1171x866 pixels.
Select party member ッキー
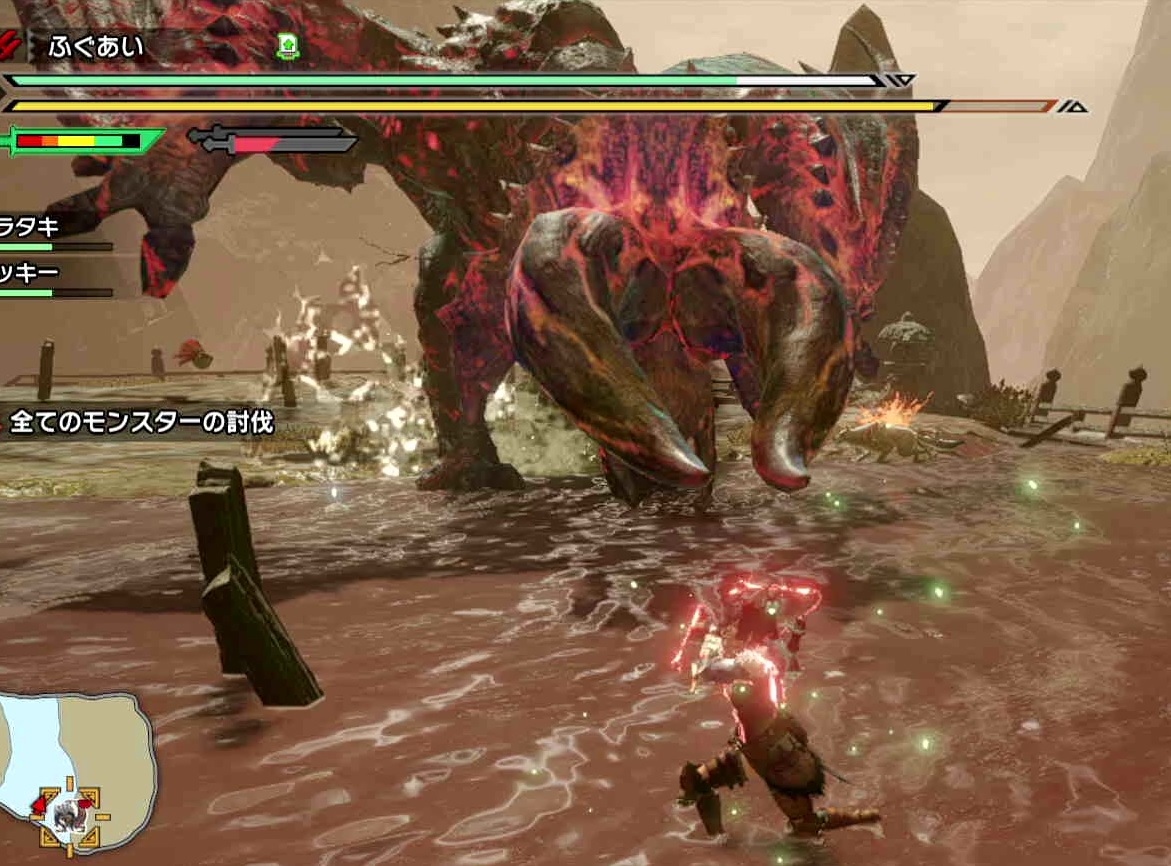30,273
